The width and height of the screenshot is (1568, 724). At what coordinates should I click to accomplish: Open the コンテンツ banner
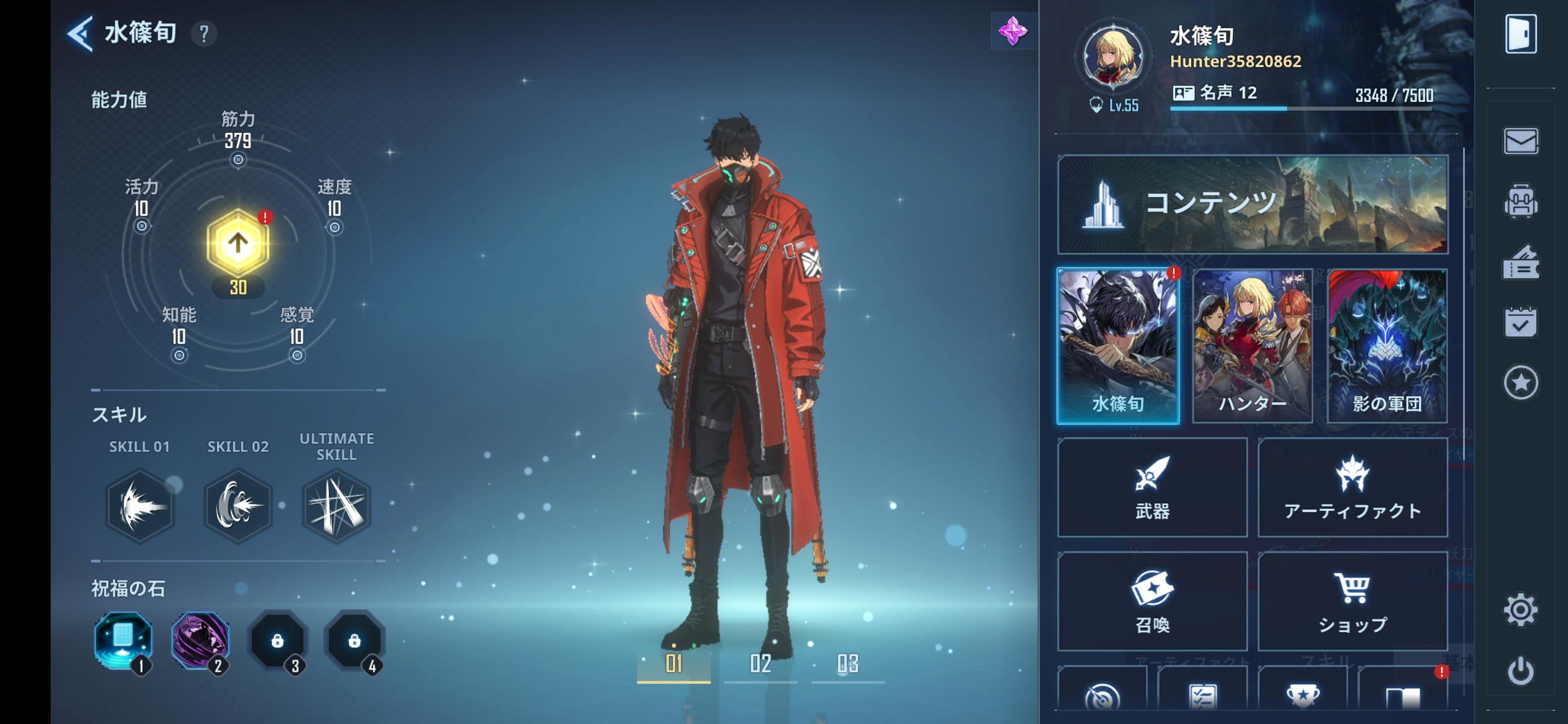pyautogui.click(x=1253, y=204)
